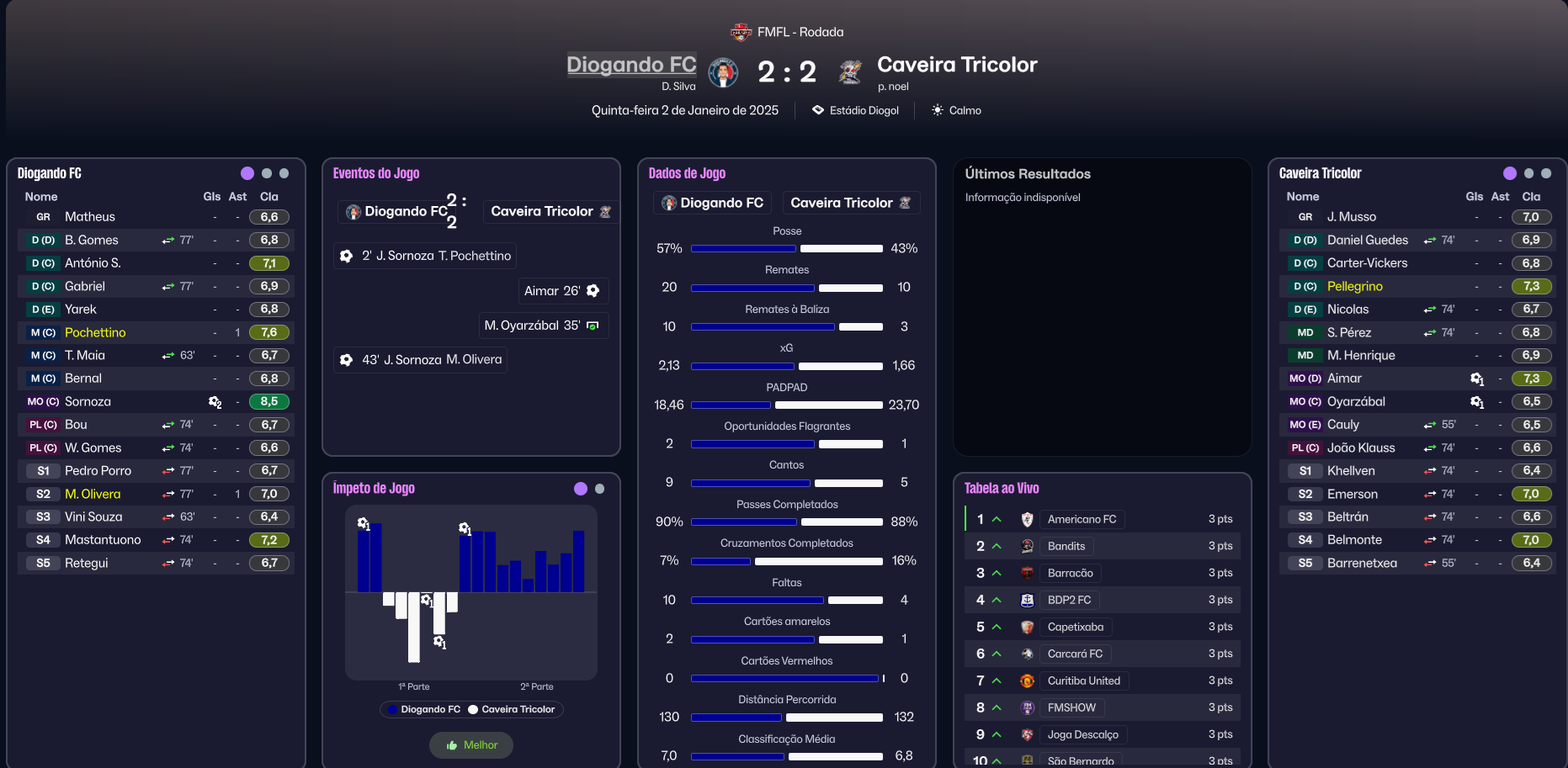
Task: Select Pellegrino in Caveira Tricolor lineup
Action: (x=1354, y=286)
